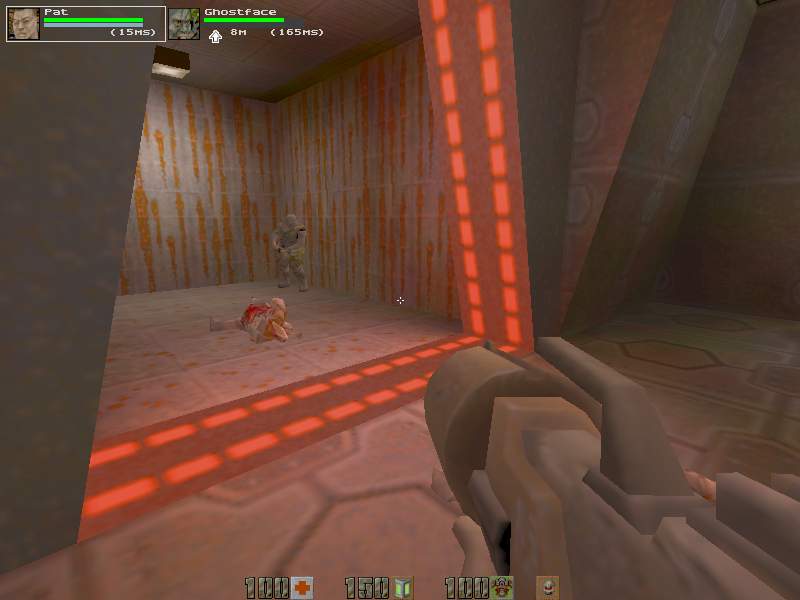Click the white arrow beside Ghostface's distance

click(215, 35)
